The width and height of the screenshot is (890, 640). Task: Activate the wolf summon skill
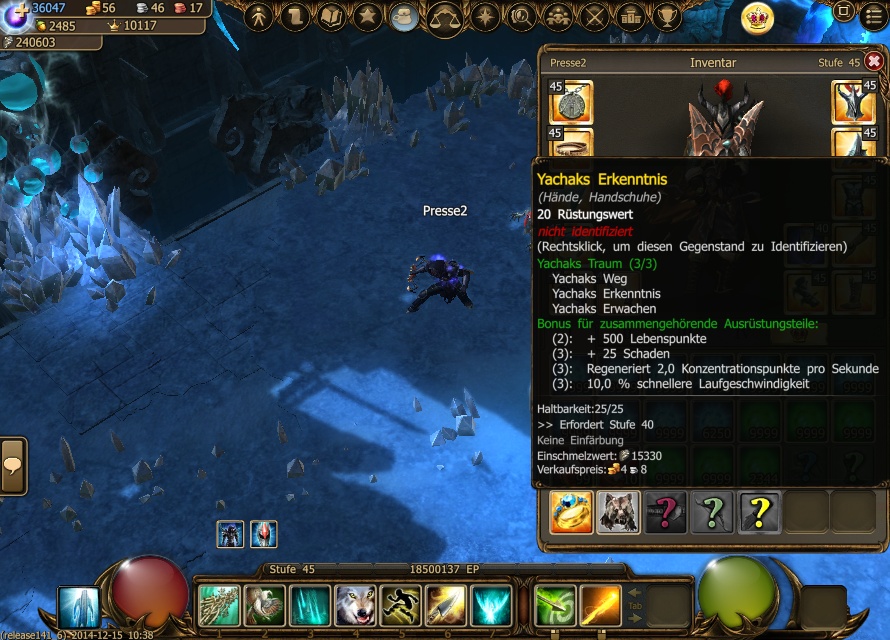356,605
